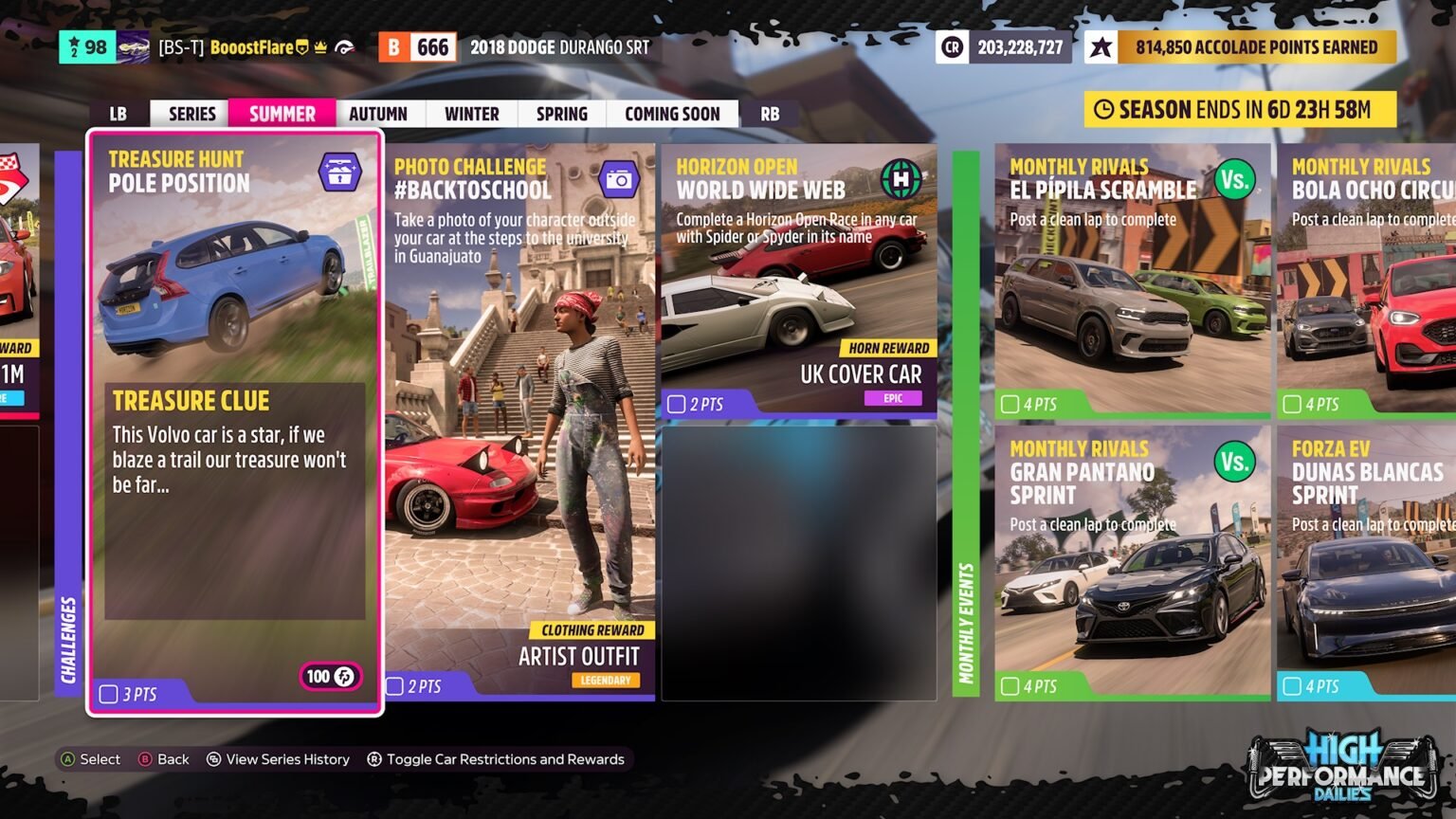Switch to the Autumn tab
Screen dimensions: 1456x819
(378, 113)
